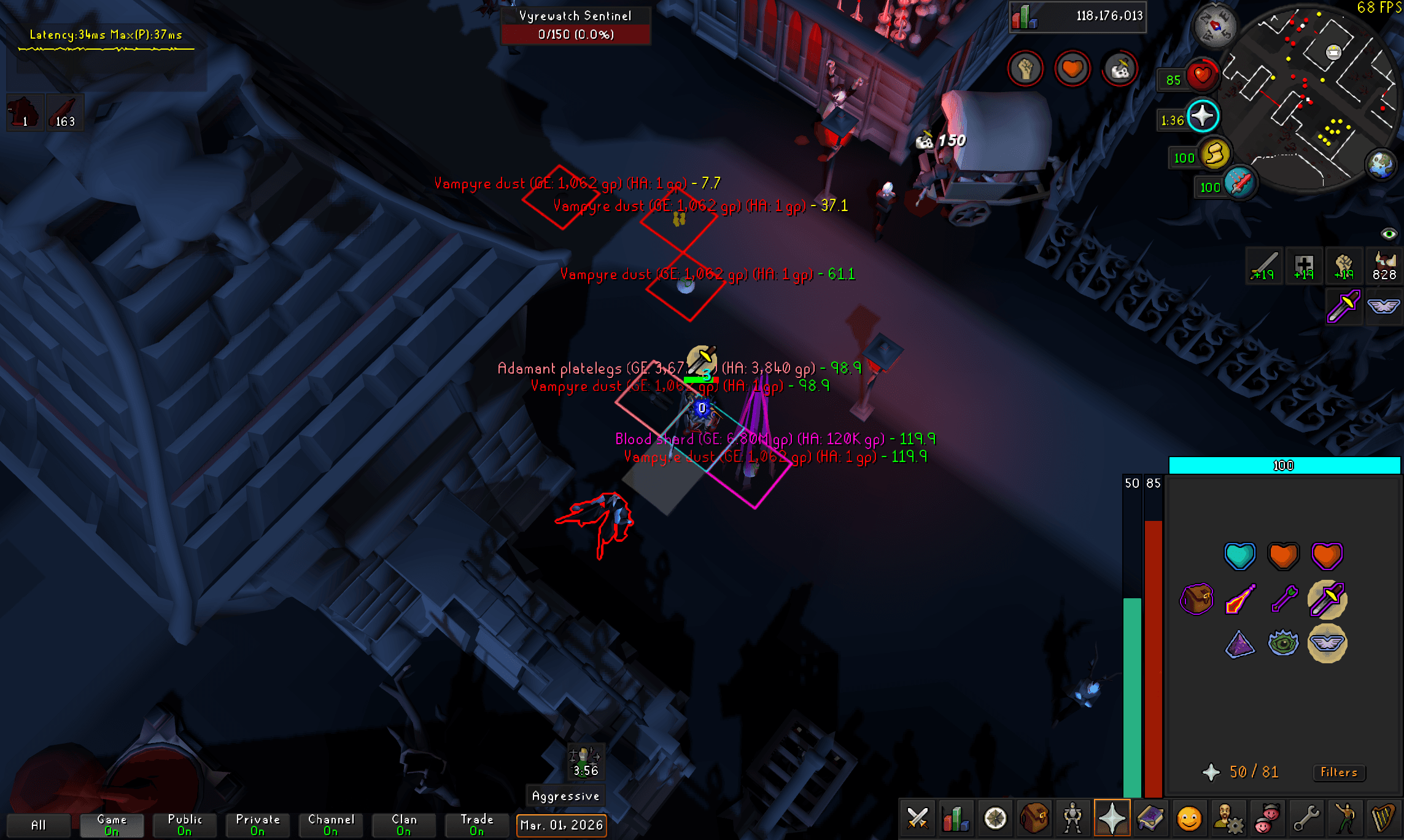View the skills stats tab
Image resolution: width=1404 pixels, height=840 pixels.
click(956, 818)
